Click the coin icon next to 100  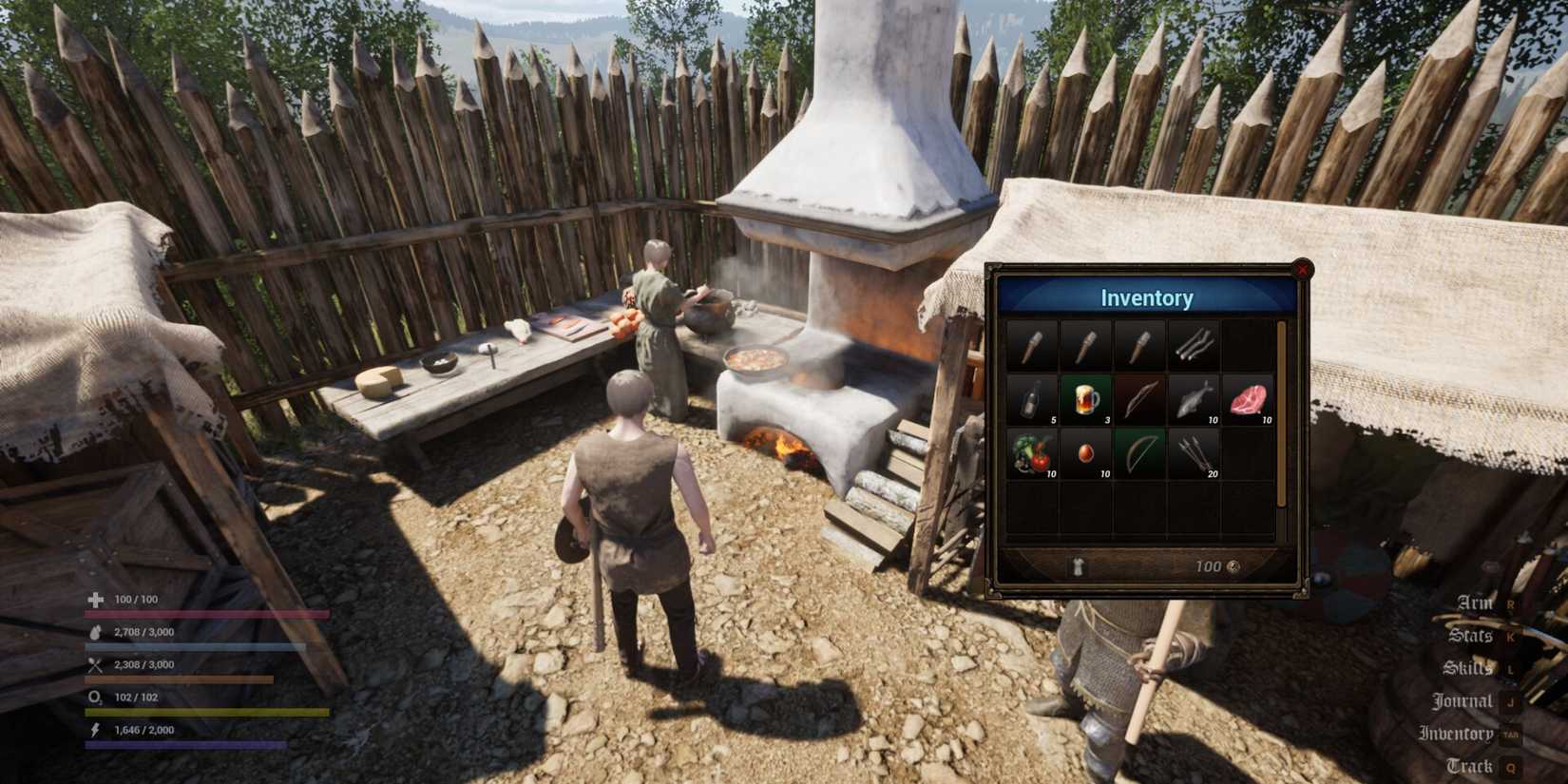[1234, 565]
